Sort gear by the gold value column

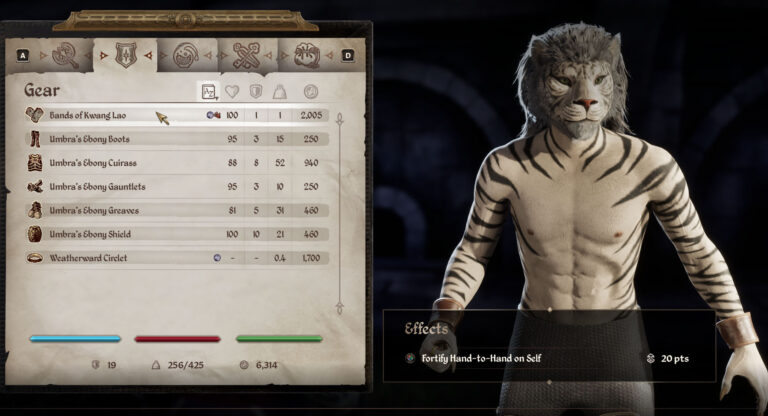point(311,92)
